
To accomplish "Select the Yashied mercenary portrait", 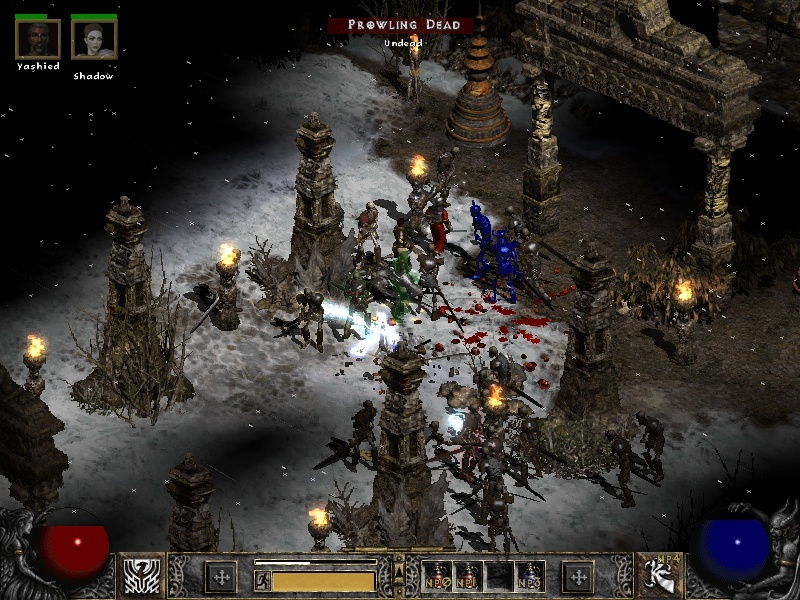I will [38, 39].
